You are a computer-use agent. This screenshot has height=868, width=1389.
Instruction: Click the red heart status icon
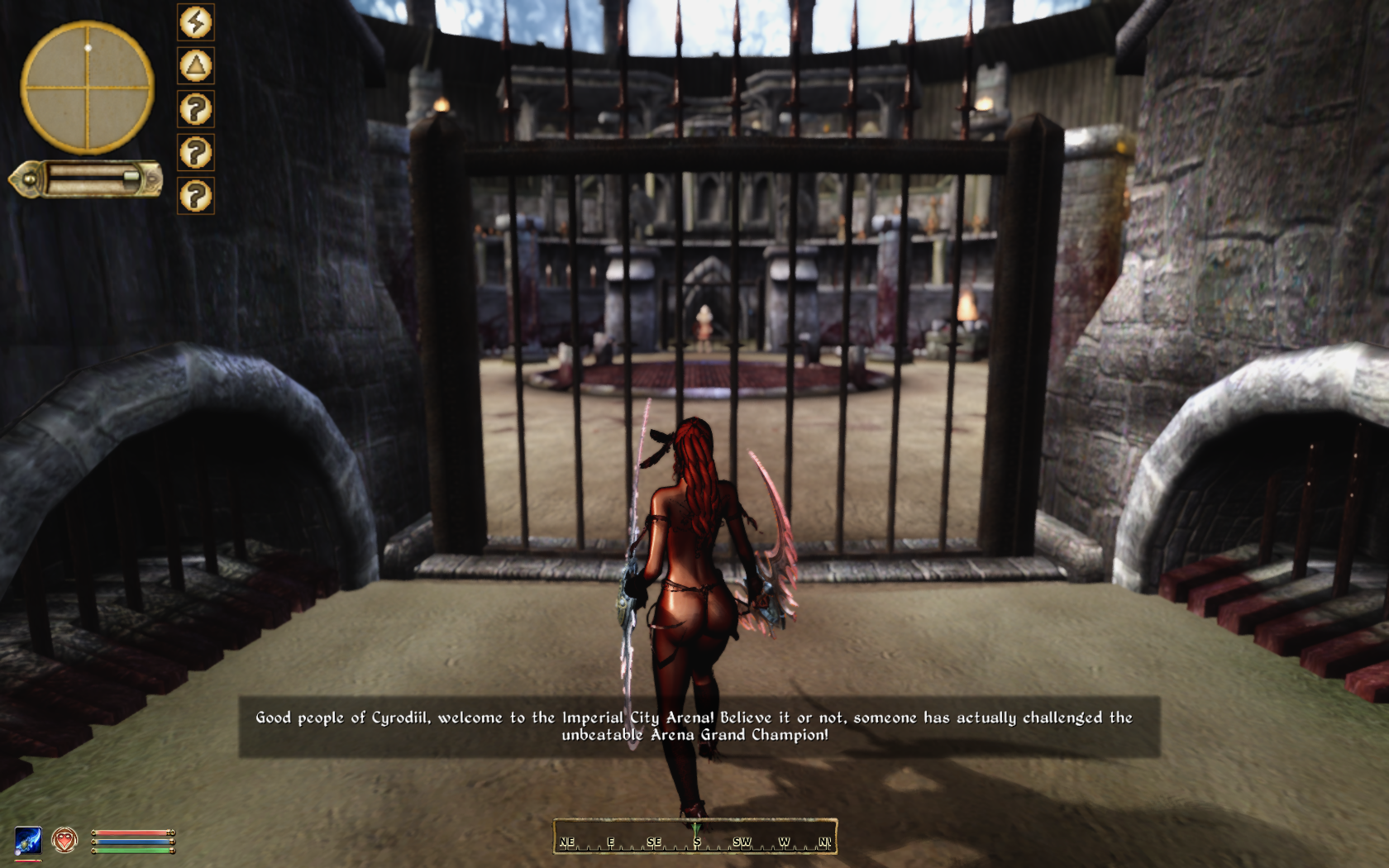pos(64,841)
